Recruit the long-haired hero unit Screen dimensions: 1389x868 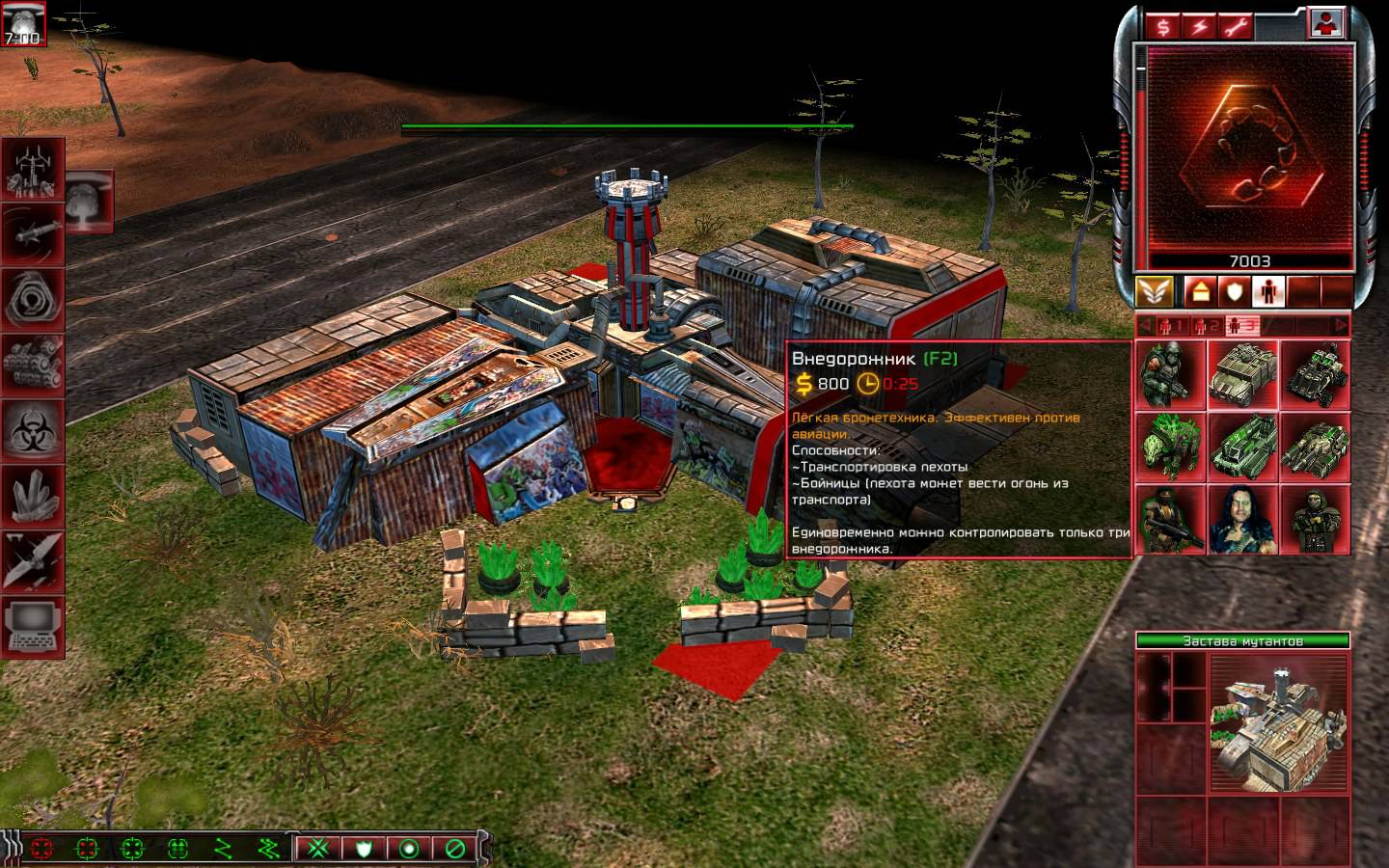click(1242, 520)
